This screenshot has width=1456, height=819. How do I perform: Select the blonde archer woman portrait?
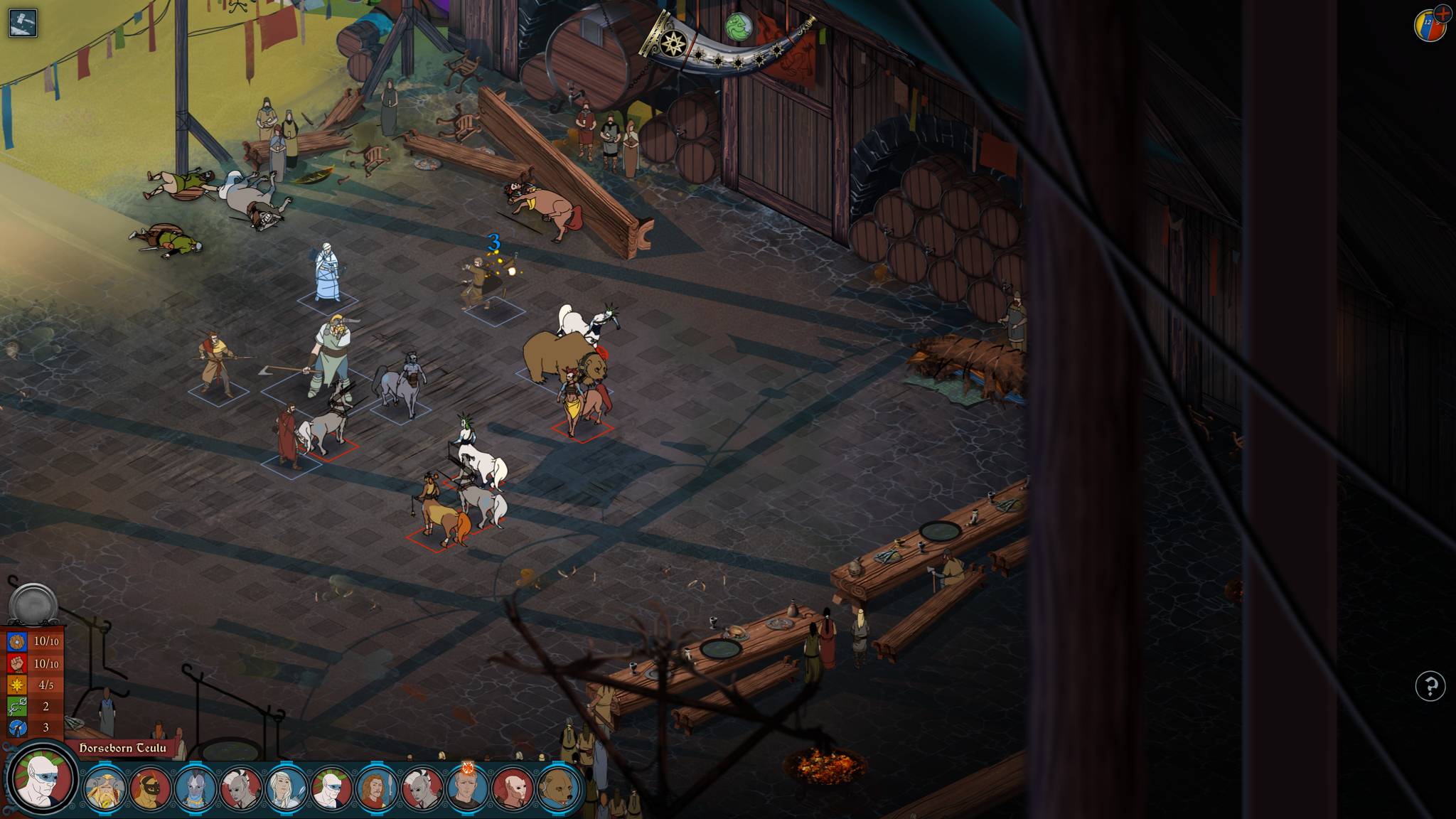point(286,788)
